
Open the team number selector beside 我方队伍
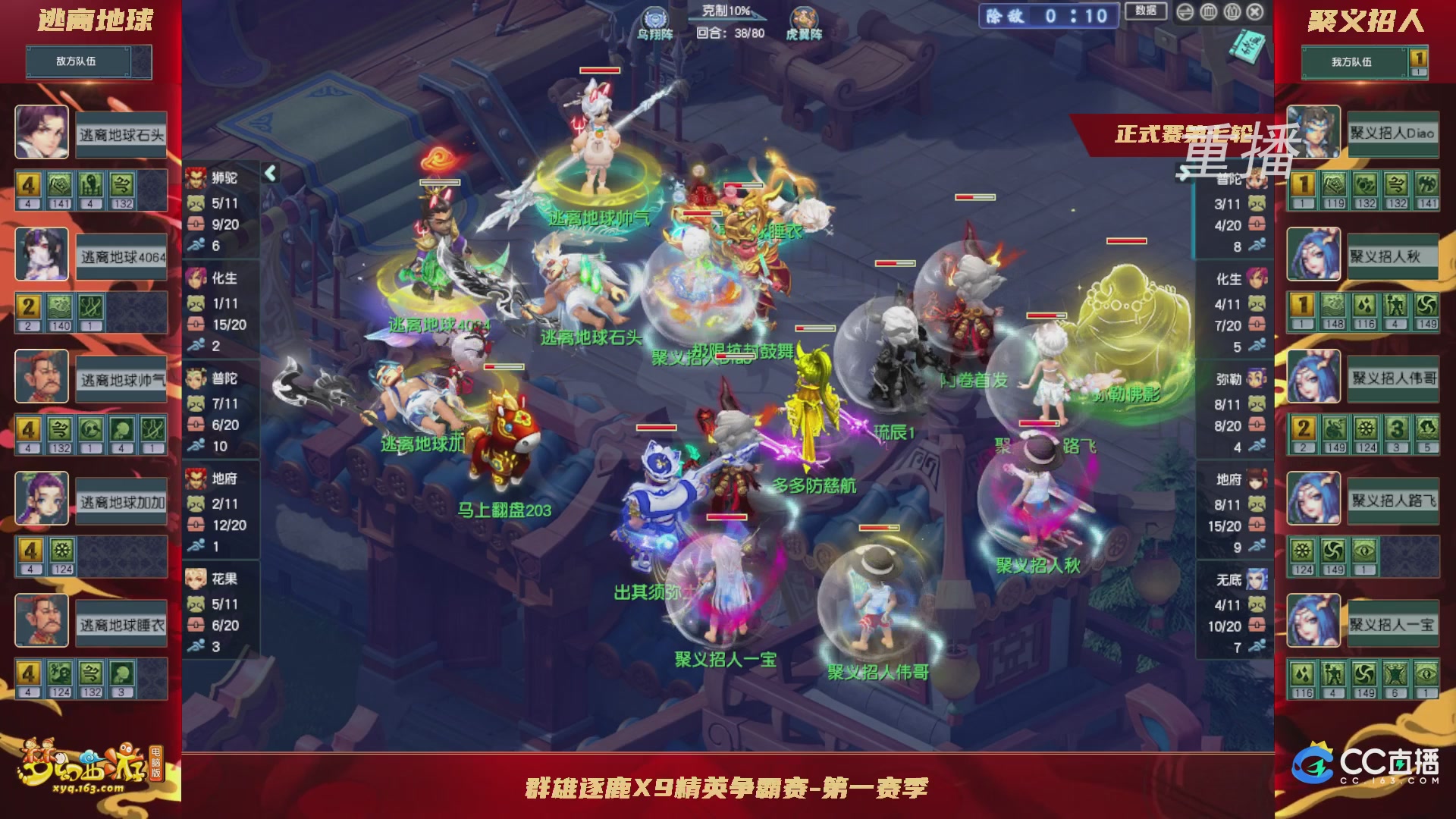pos(1420,57)
